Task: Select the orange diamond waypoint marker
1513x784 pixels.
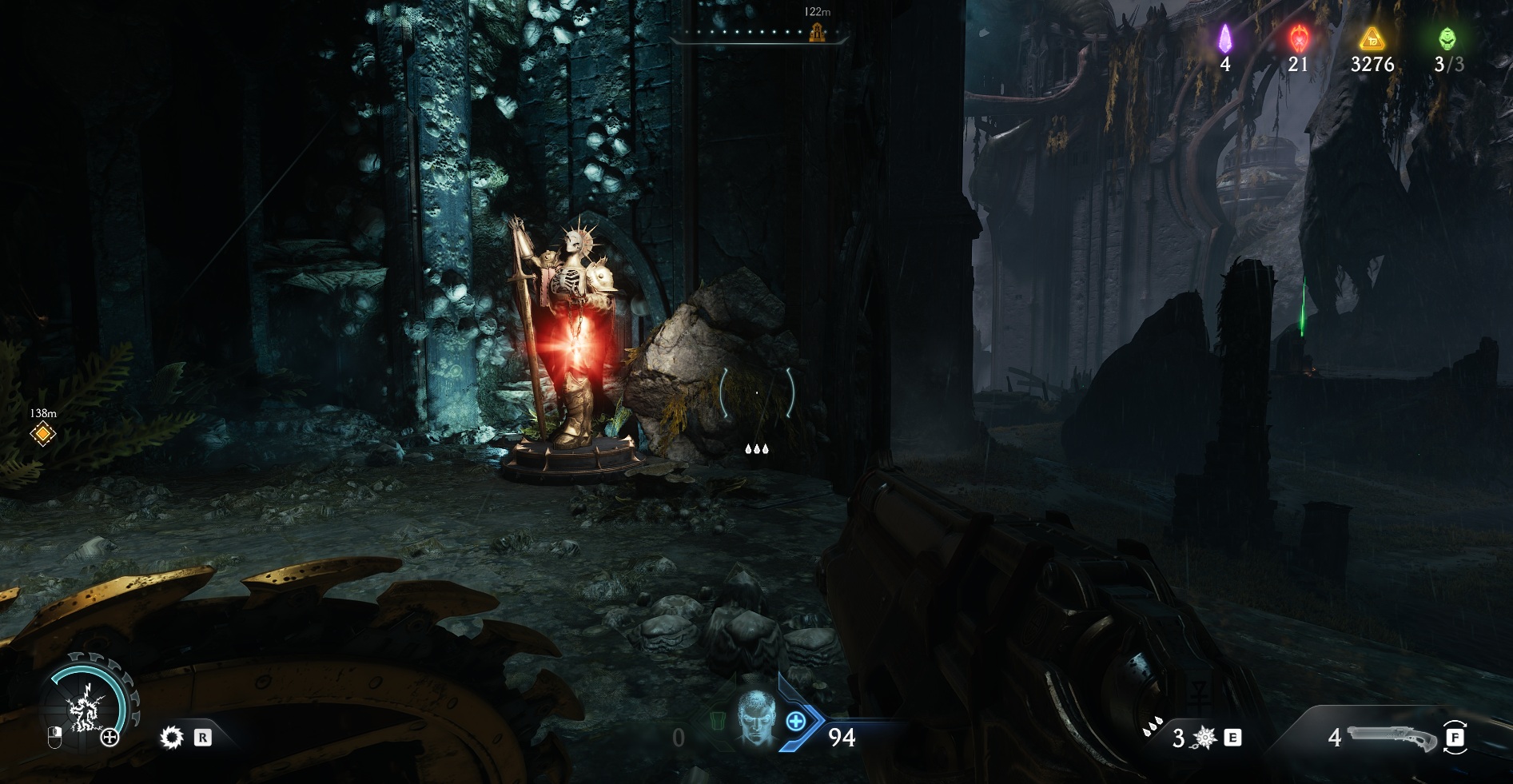Action: click(43, 434)
